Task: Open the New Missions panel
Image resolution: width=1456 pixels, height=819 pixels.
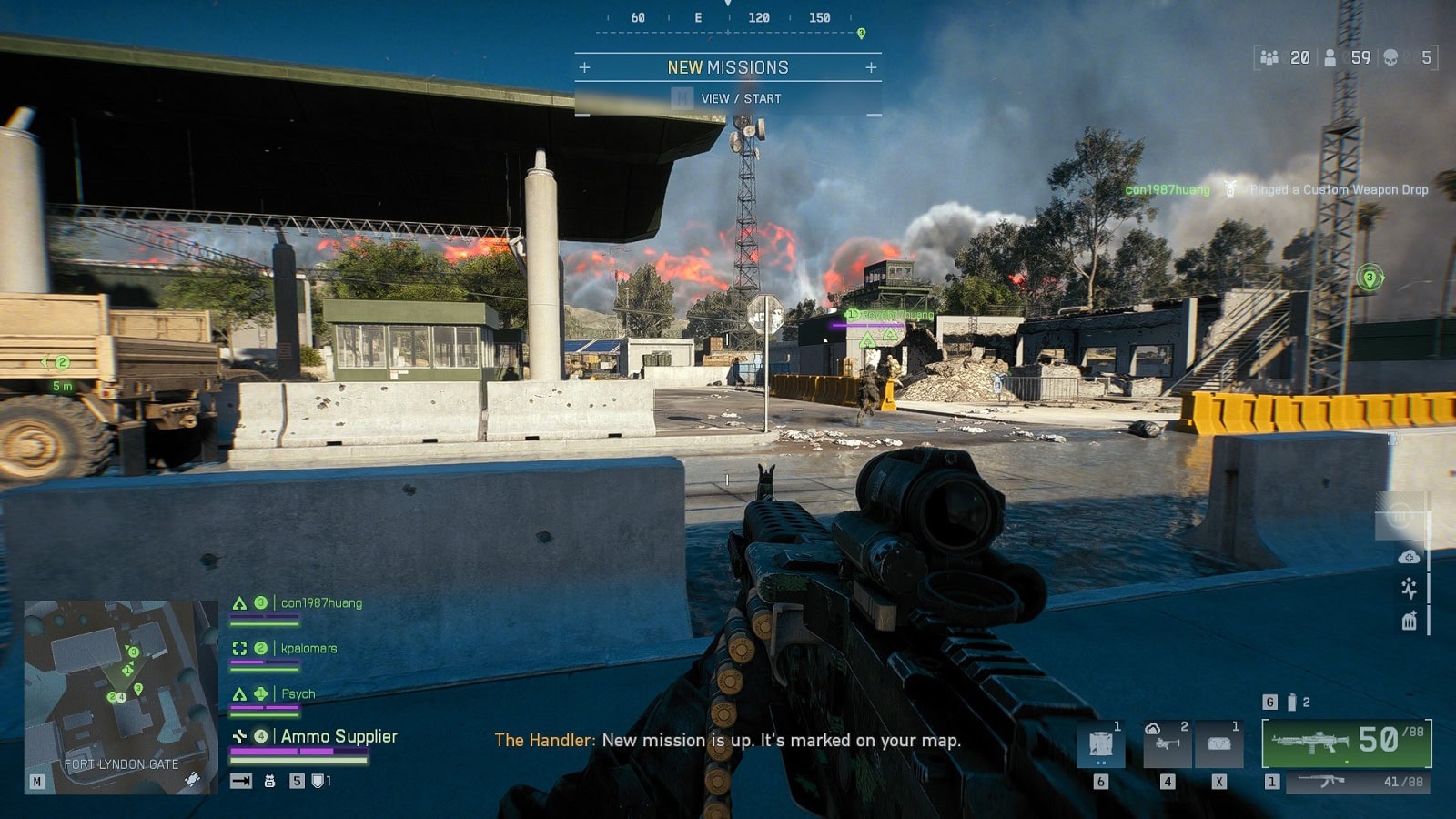Action: tap(728, 67)
